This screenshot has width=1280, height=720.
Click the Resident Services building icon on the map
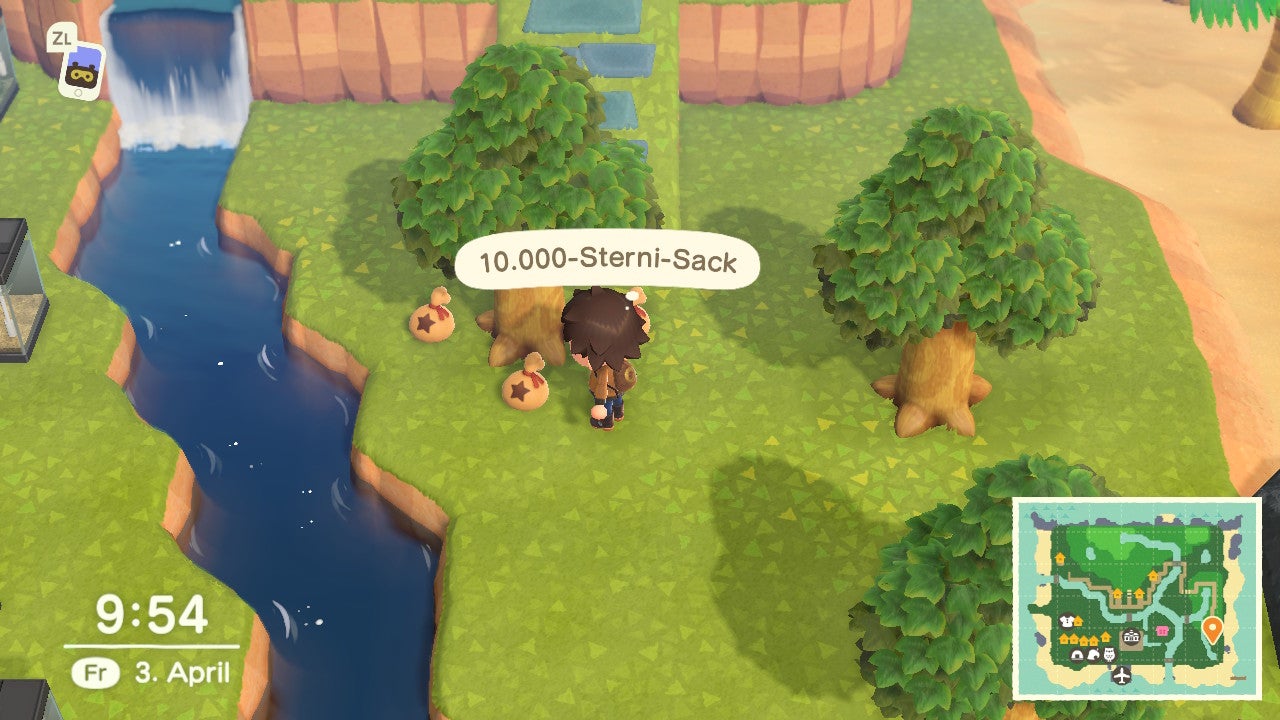(1130, 637)
